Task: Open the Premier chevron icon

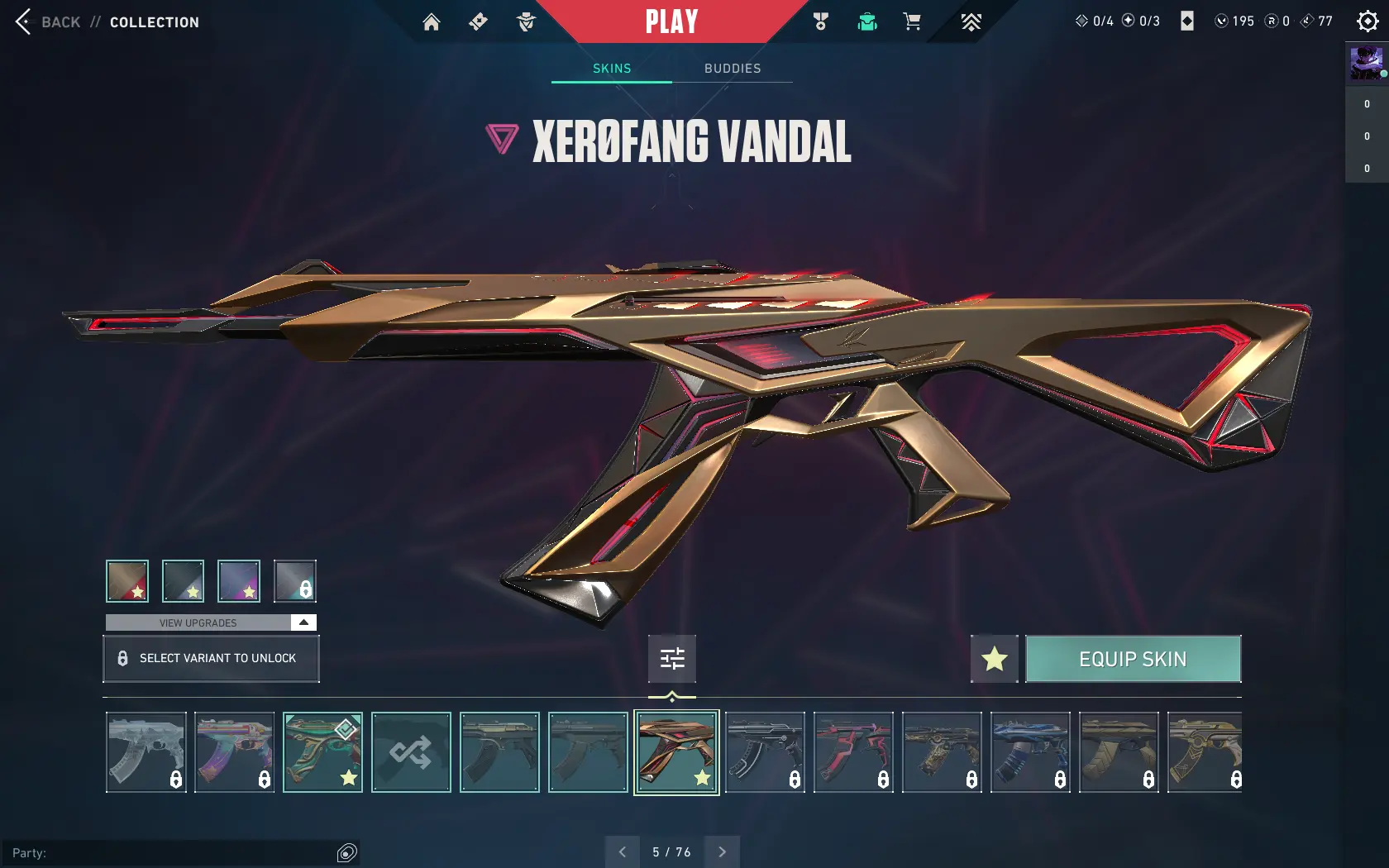Action: [971, 21]
